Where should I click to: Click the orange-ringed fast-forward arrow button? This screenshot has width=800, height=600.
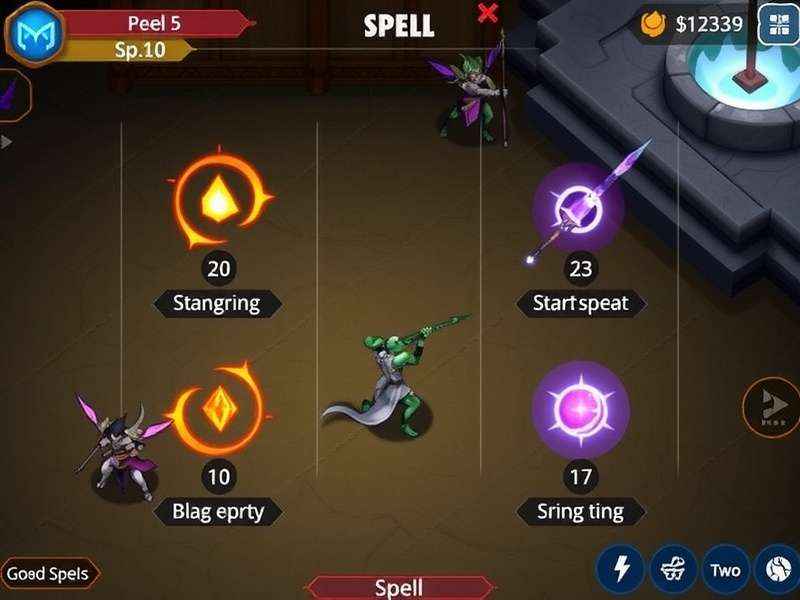click(771, 406)
